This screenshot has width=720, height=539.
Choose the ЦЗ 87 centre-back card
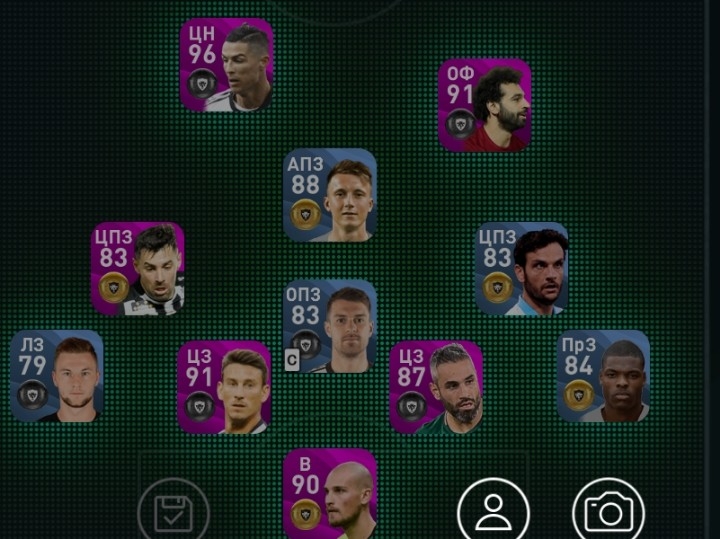(436, 387)
